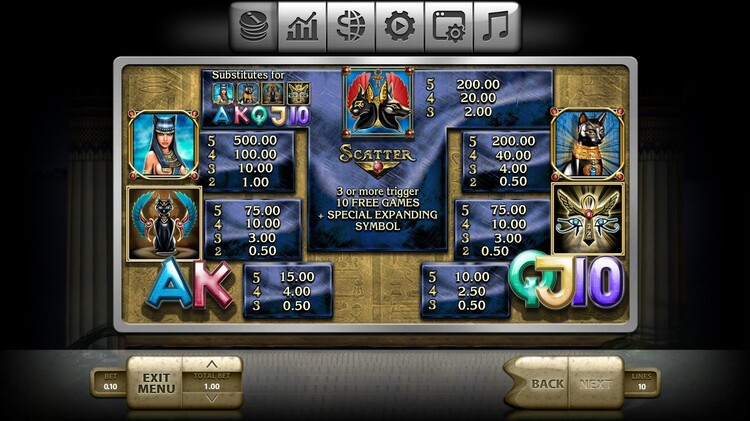Open the gear autoplay settings tab
750x421 pixels.
pos(400,28)
